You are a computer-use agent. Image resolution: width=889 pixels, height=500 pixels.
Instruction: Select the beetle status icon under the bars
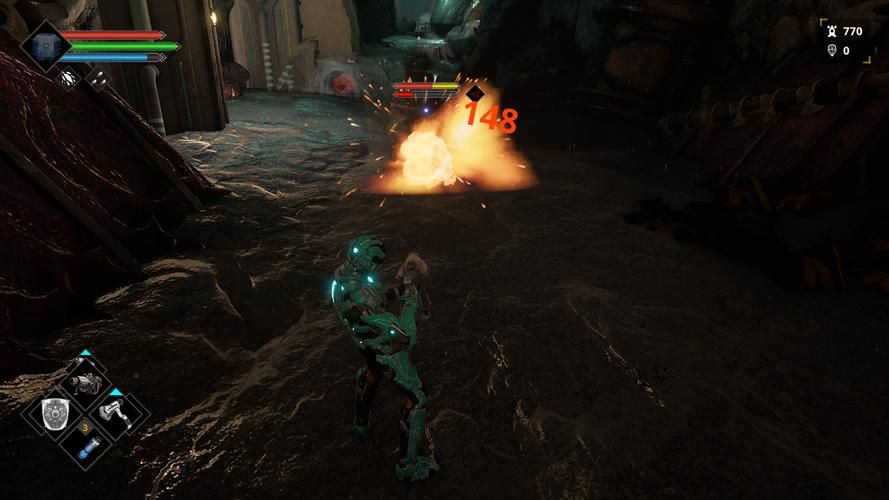click(x=69, y=76)
